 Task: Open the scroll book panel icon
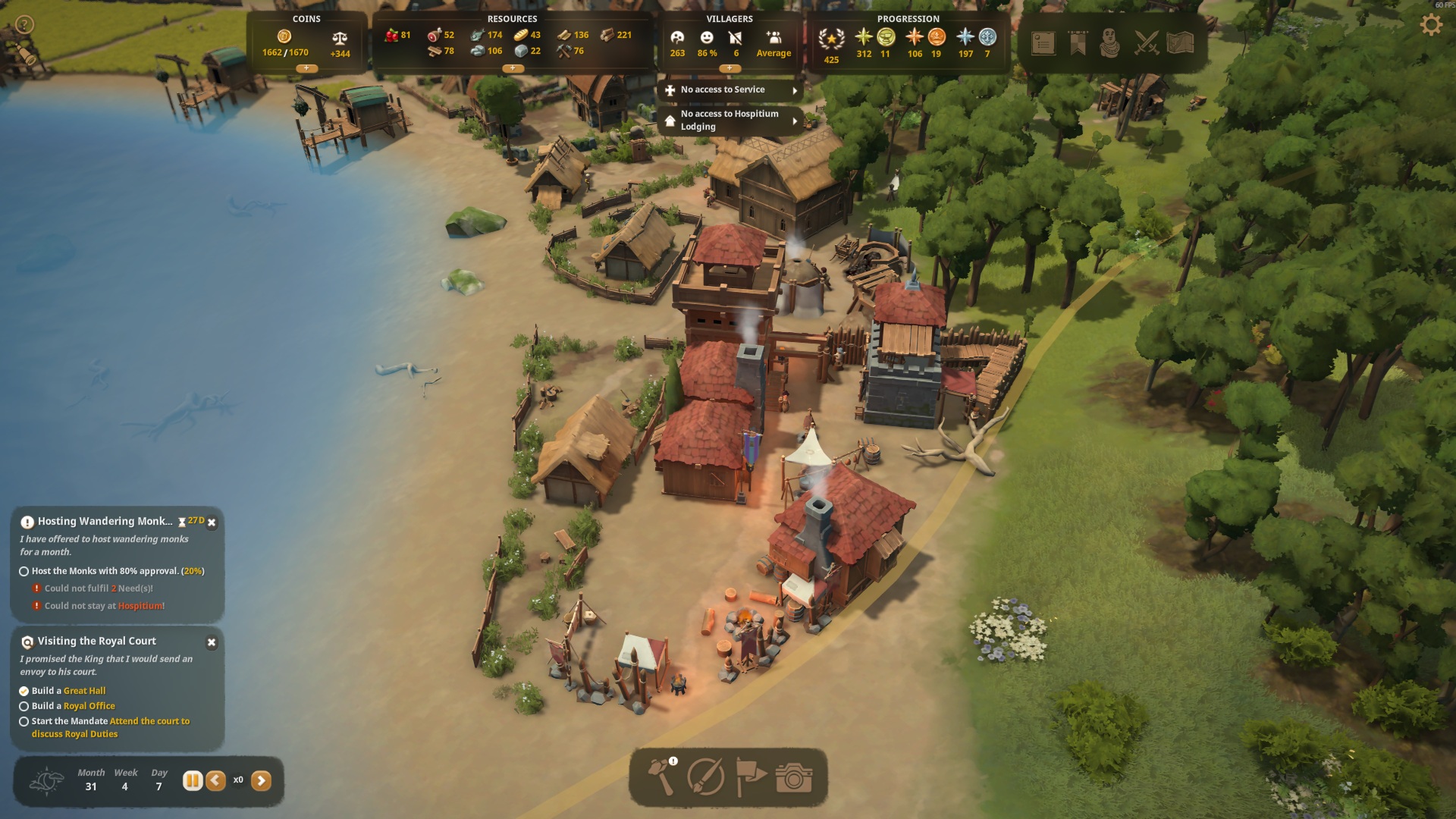point(1043,43)
